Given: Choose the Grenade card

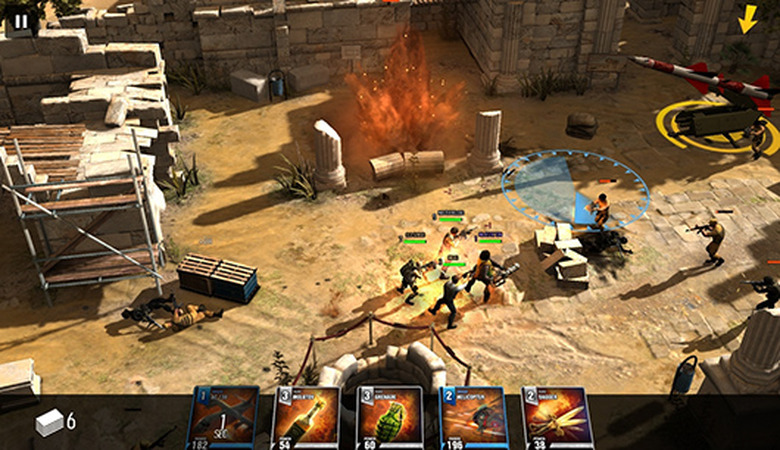Looking at the screenshot, I should [389, 418].
